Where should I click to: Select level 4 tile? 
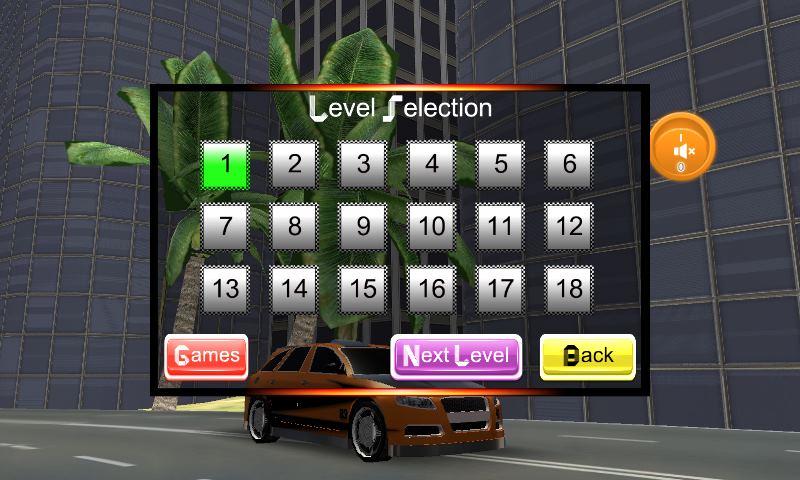[x=432, y=164]
